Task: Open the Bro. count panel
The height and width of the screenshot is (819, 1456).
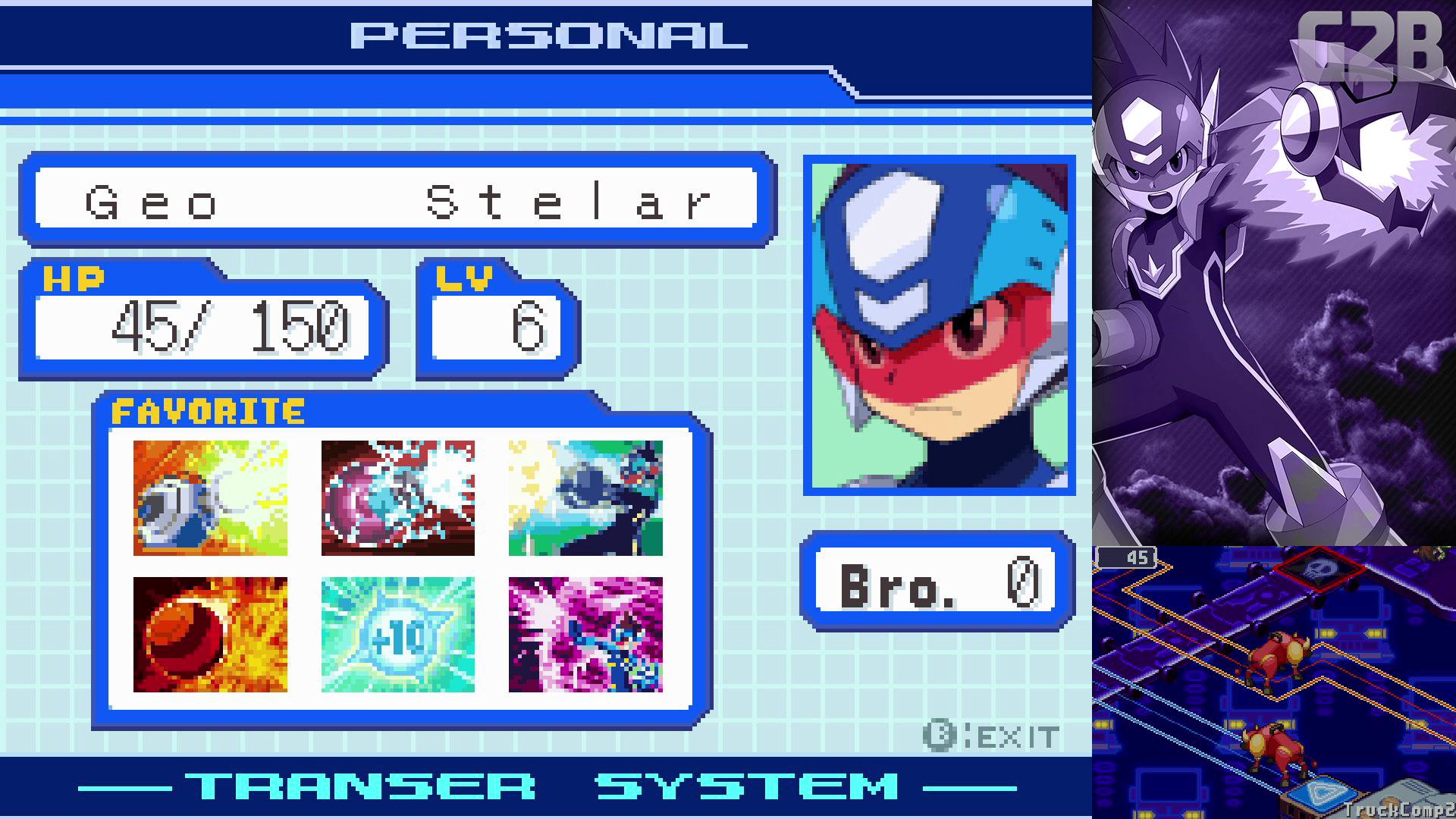Action: (938, 582)
